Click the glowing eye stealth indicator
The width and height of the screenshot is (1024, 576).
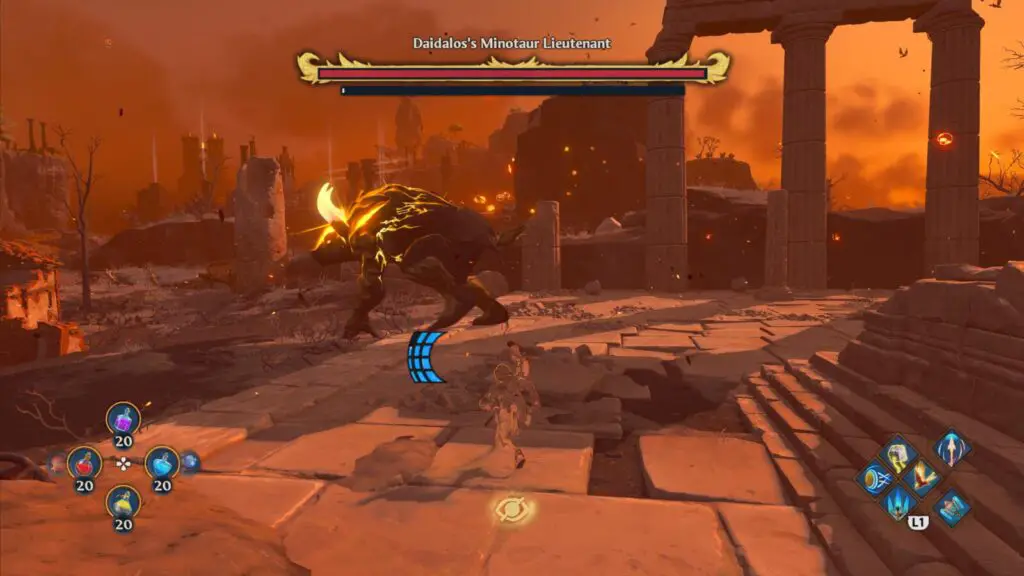click(x=512, y=511)
